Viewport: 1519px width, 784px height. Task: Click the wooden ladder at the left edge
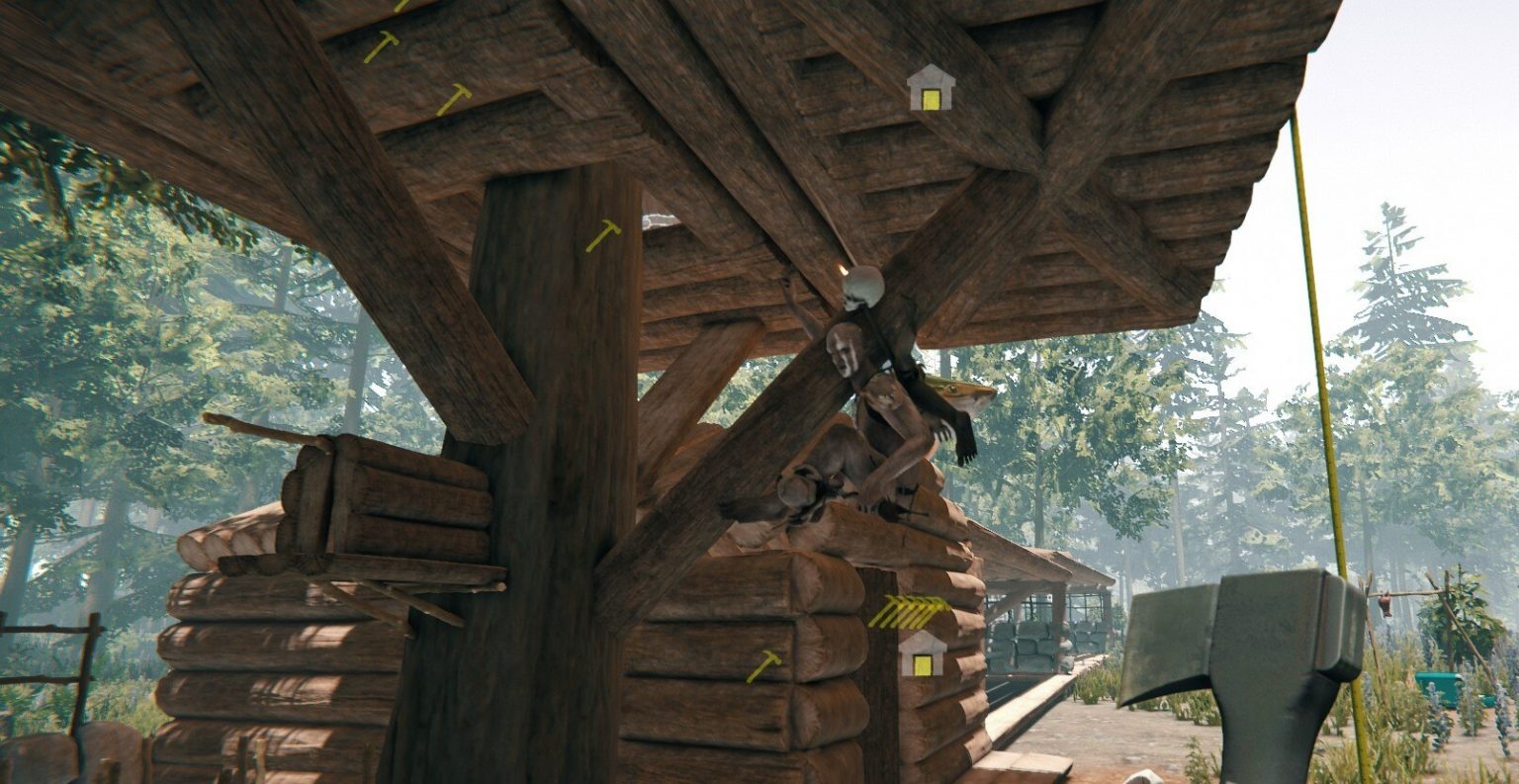point(45,653)
